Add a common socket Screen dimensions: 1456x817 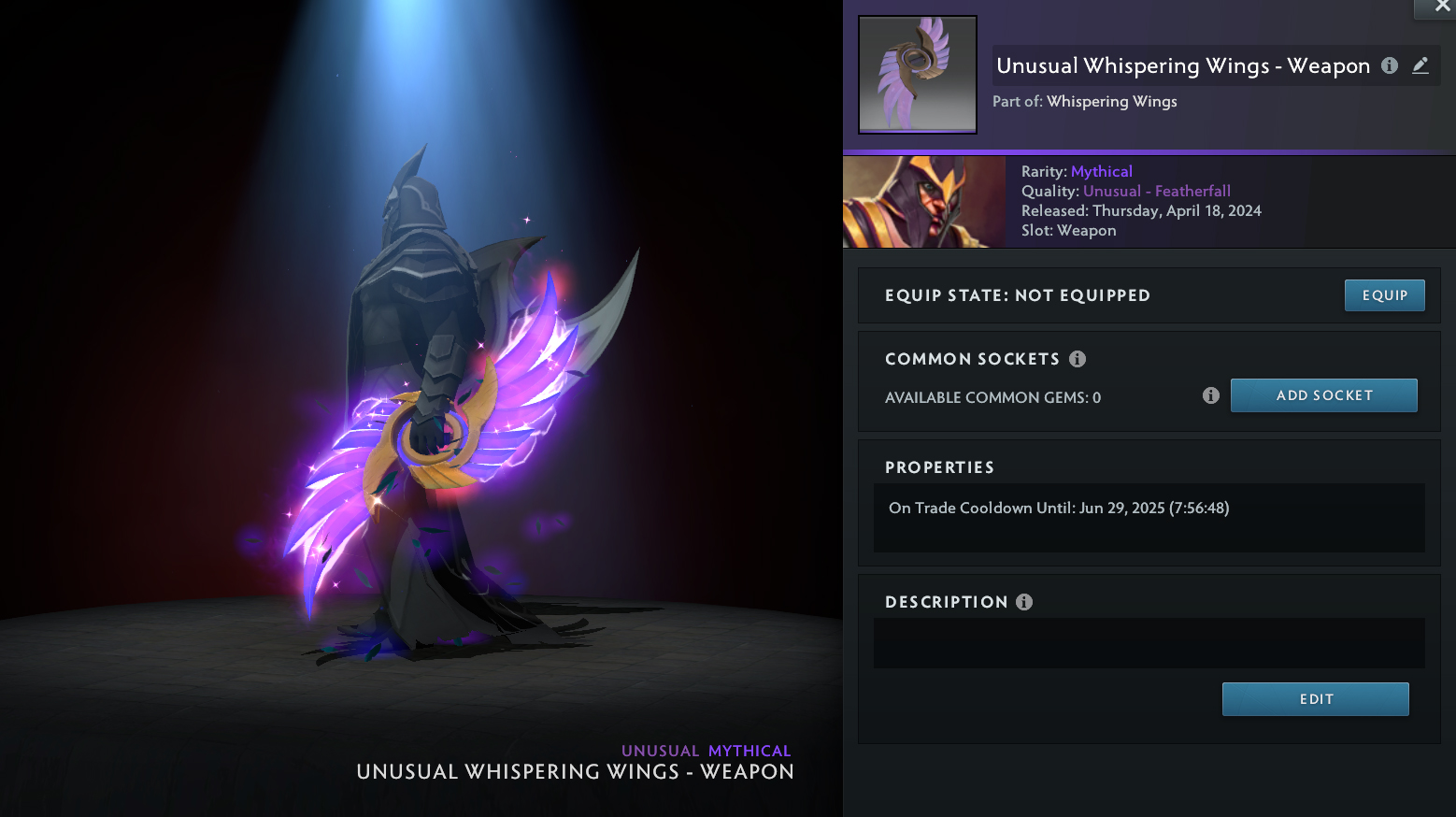[1323, 395]
